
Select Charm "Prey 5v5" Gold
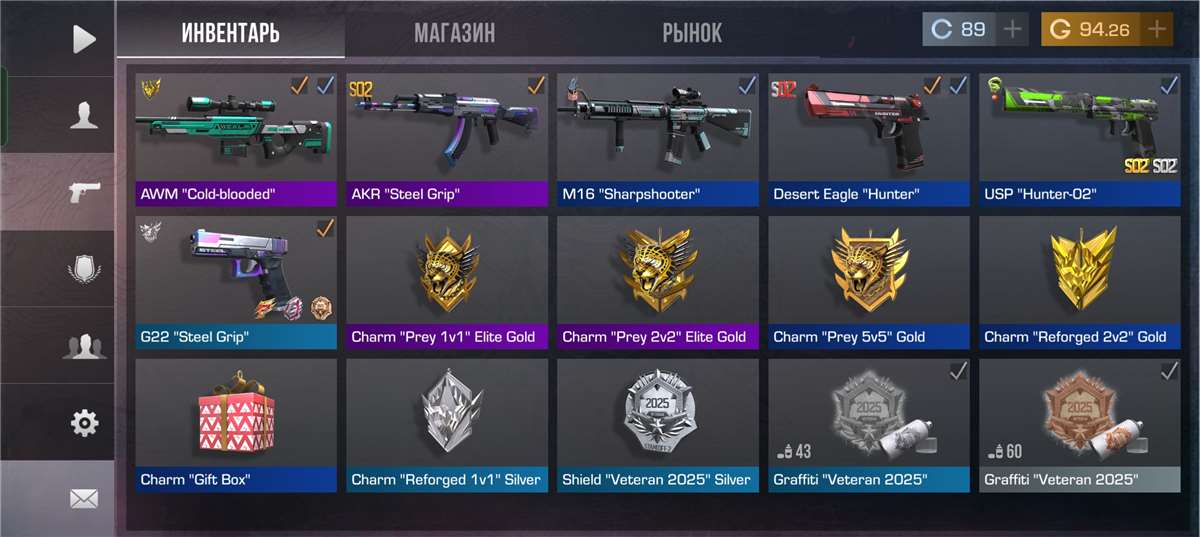click(869, 281)
